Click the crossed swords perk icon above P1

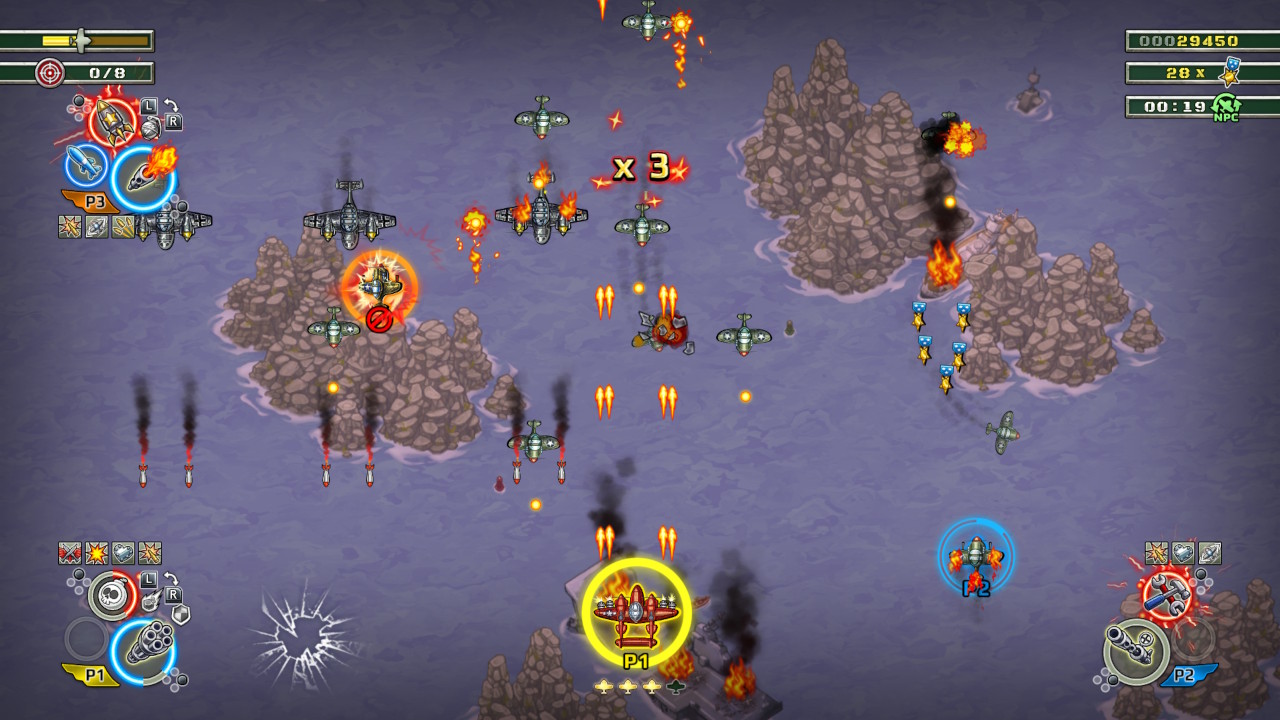point(68,552)
